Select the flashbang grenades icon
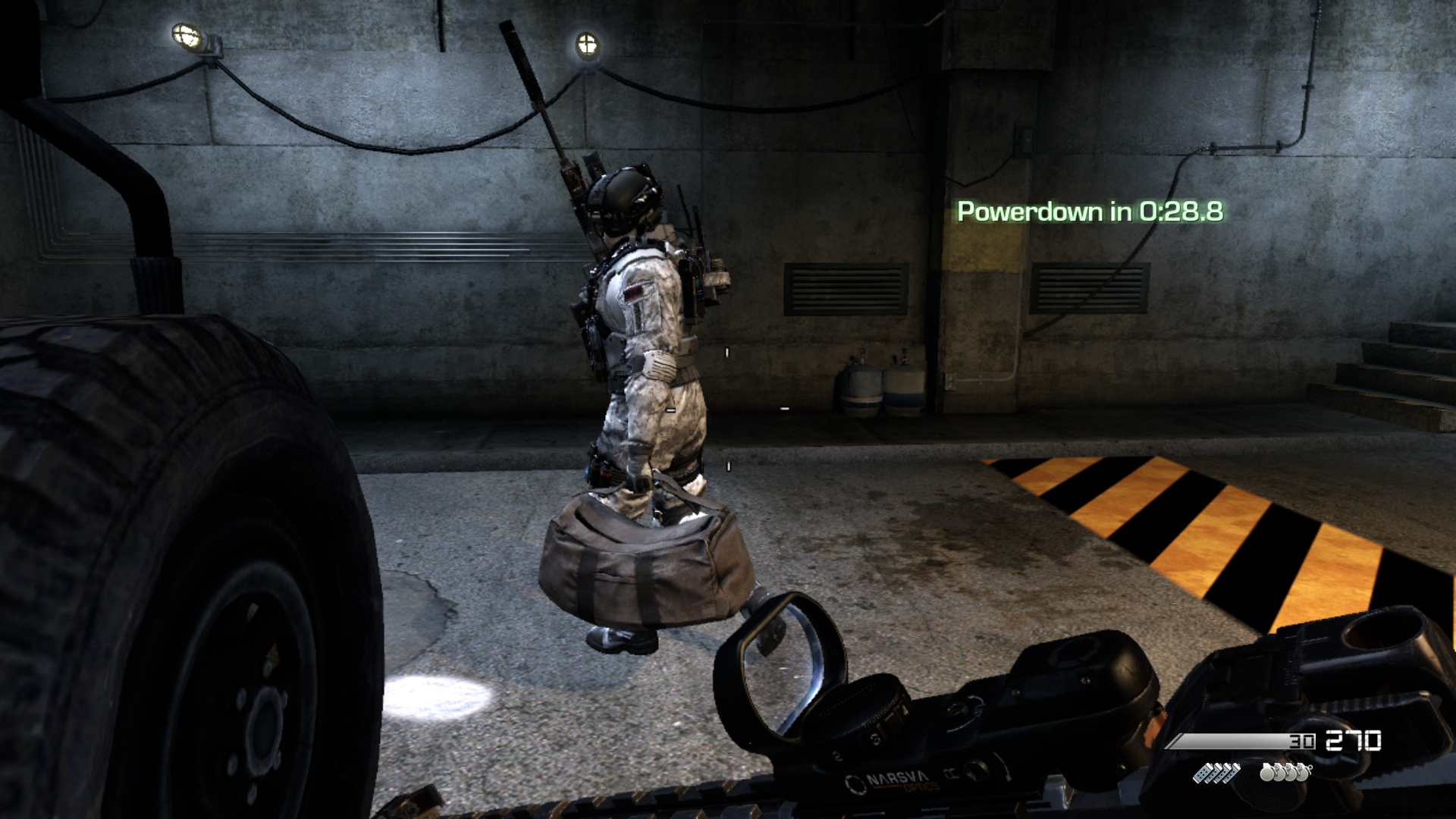Image resolution: width=1456 pixels, height=819 pixels. click(1216, 773)
